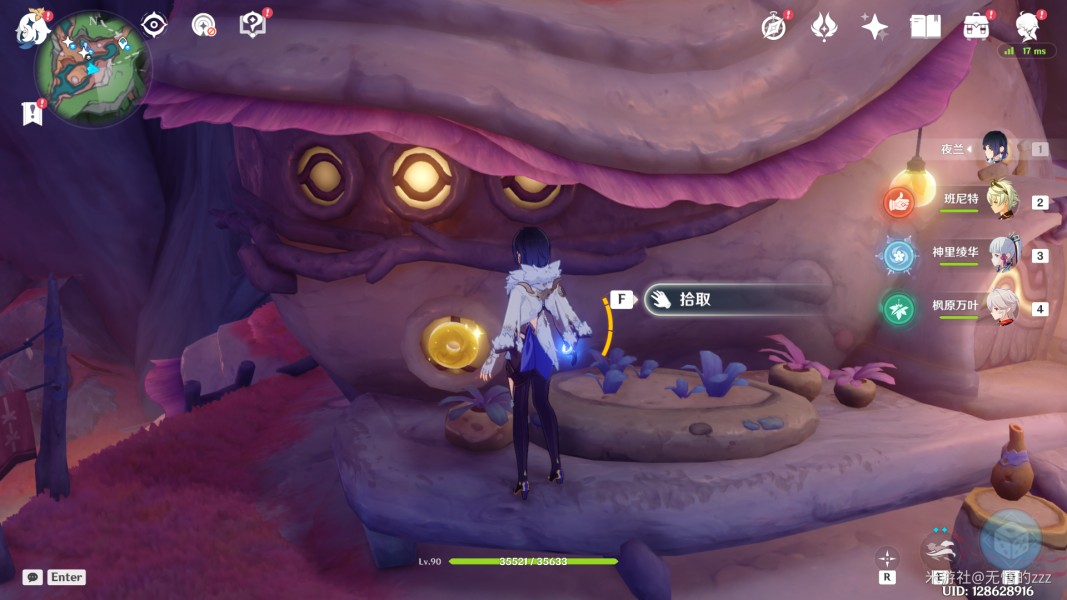Image resolution: width=1067 pixels, height=600 pixels.
Task: Open the chat box speech bubble
Action: click(x=32, y=577)
